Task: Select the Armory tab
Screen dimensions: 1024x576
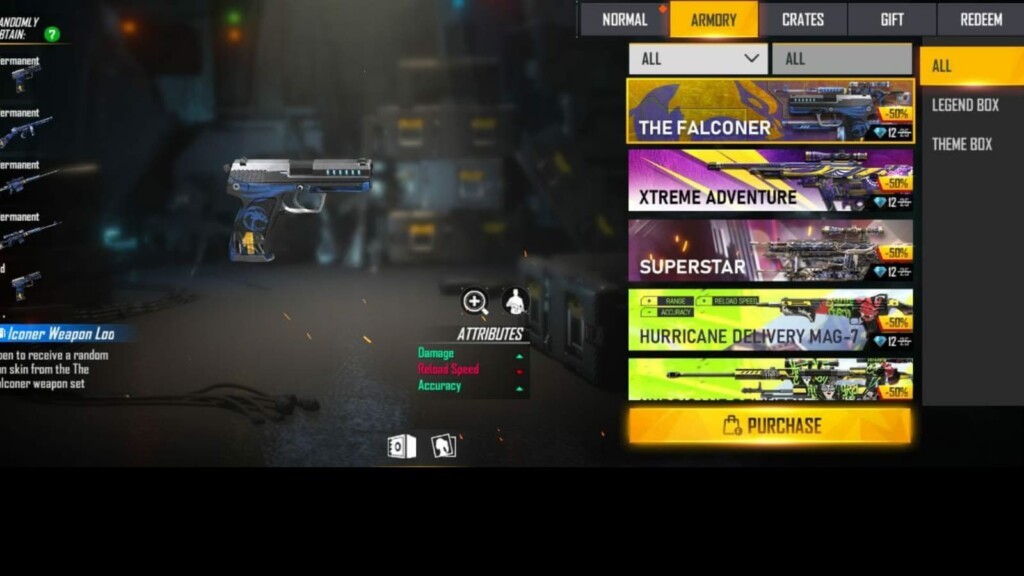Action: pyautogui.click(x=714, y=20)
